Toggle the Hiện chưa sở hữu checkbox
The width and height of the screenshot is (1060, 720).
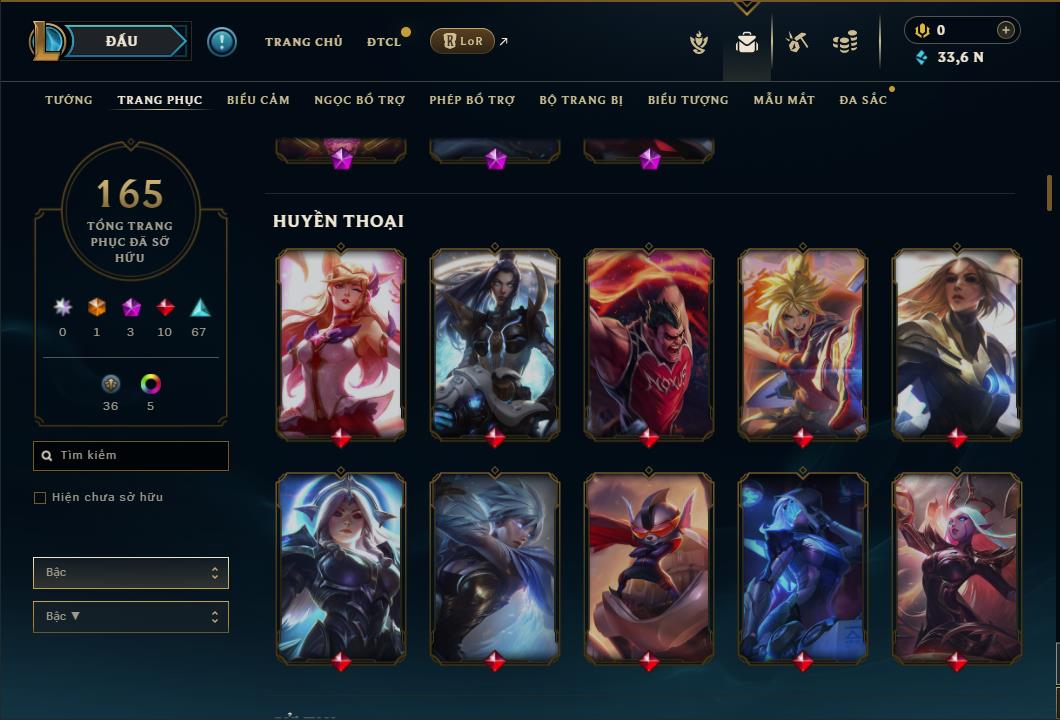tap(40, 498)
